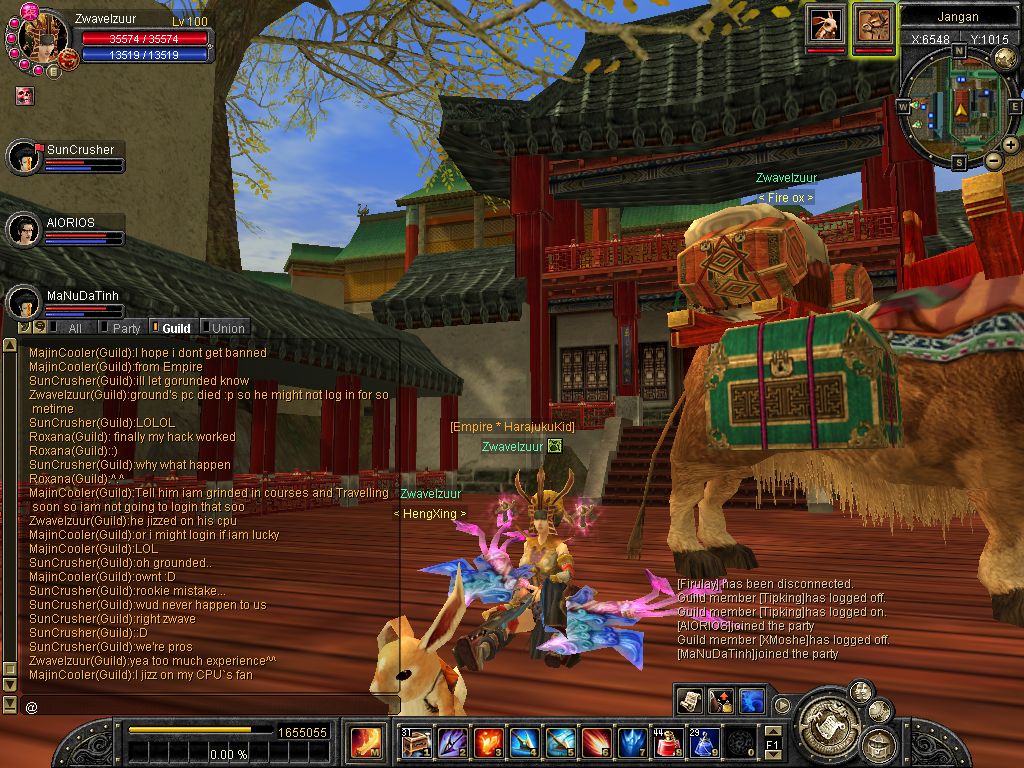
Task: Select the Fire ox transport portrait
Action: click(874, 25)
